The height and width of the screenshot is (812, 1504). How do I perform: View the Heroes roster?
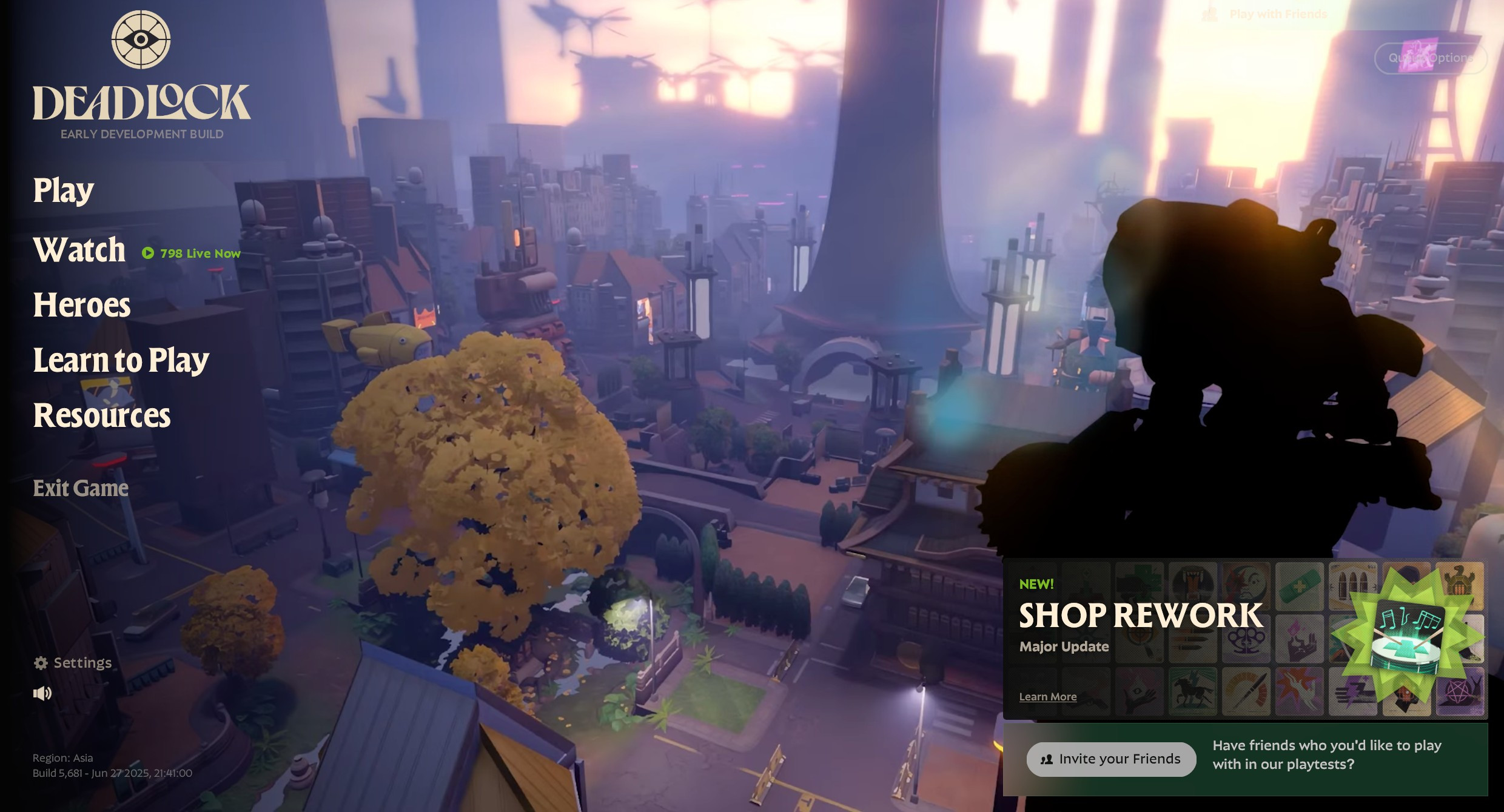(x=82, y=305)
